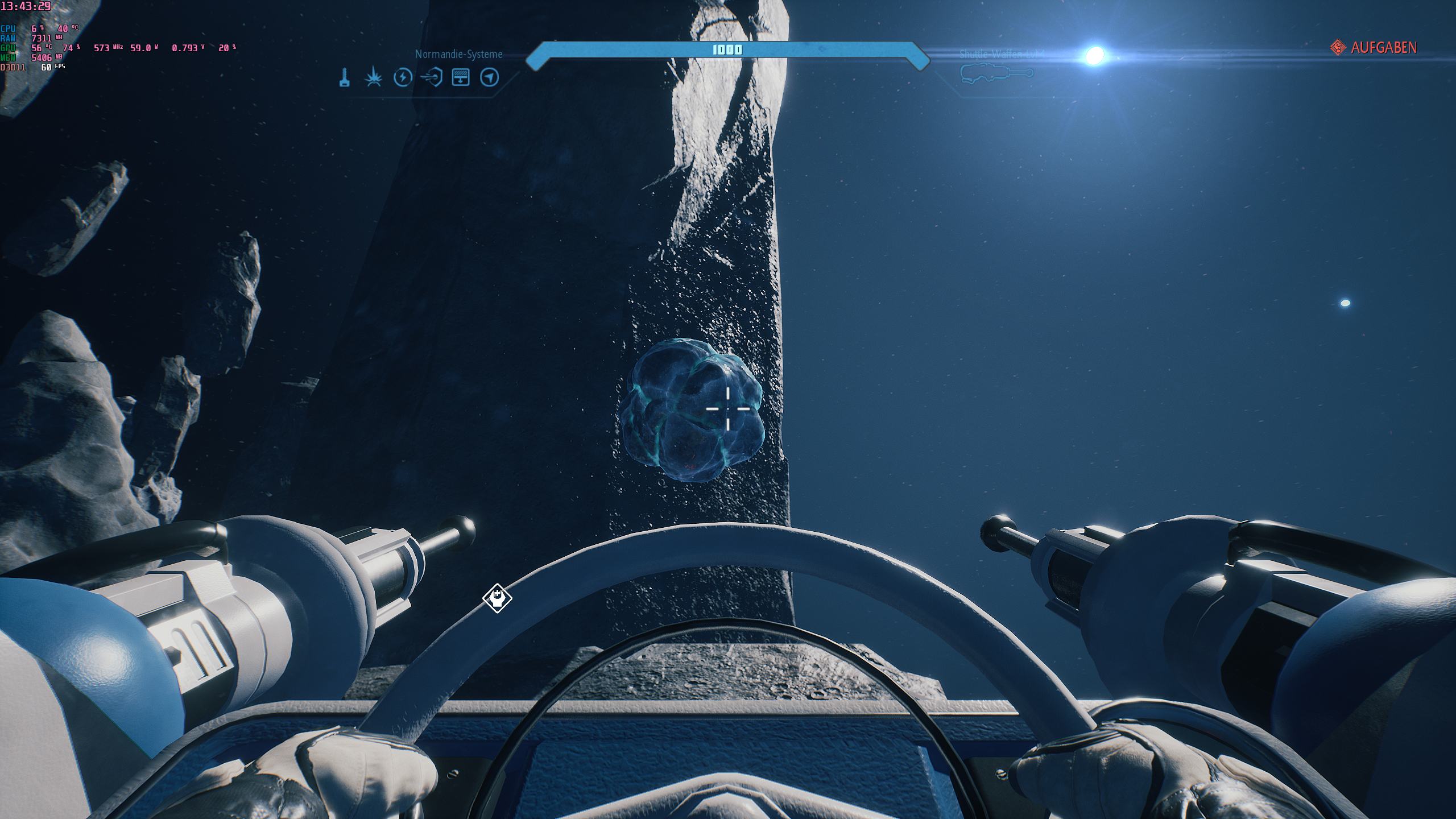The width and height of the screenshot is (1456, 819).
Task: Click the diamond waypoint marker
Action: point(497,598)
